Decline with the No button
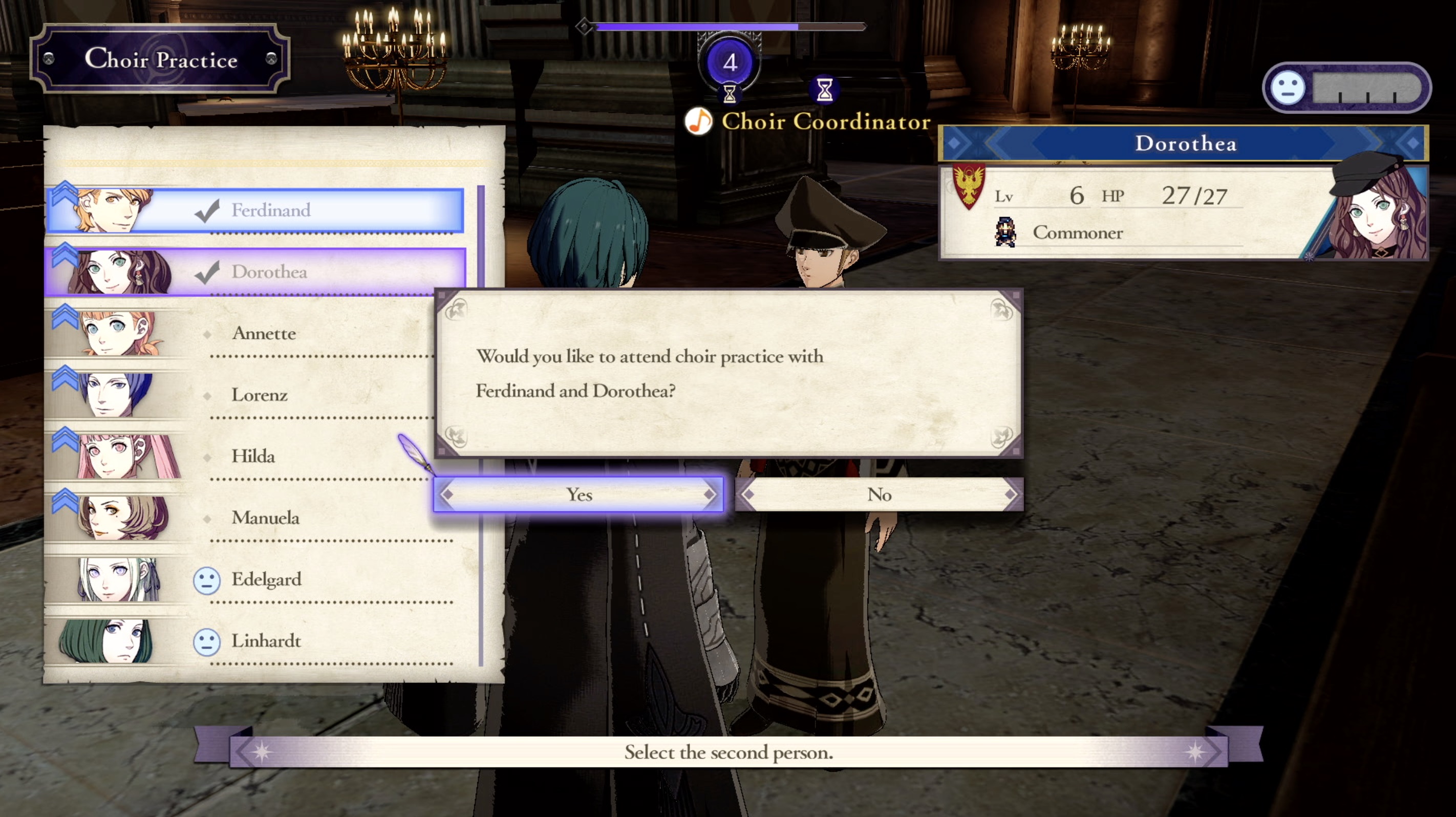This screenshot has width=1456, height=817. click(879, 494)
